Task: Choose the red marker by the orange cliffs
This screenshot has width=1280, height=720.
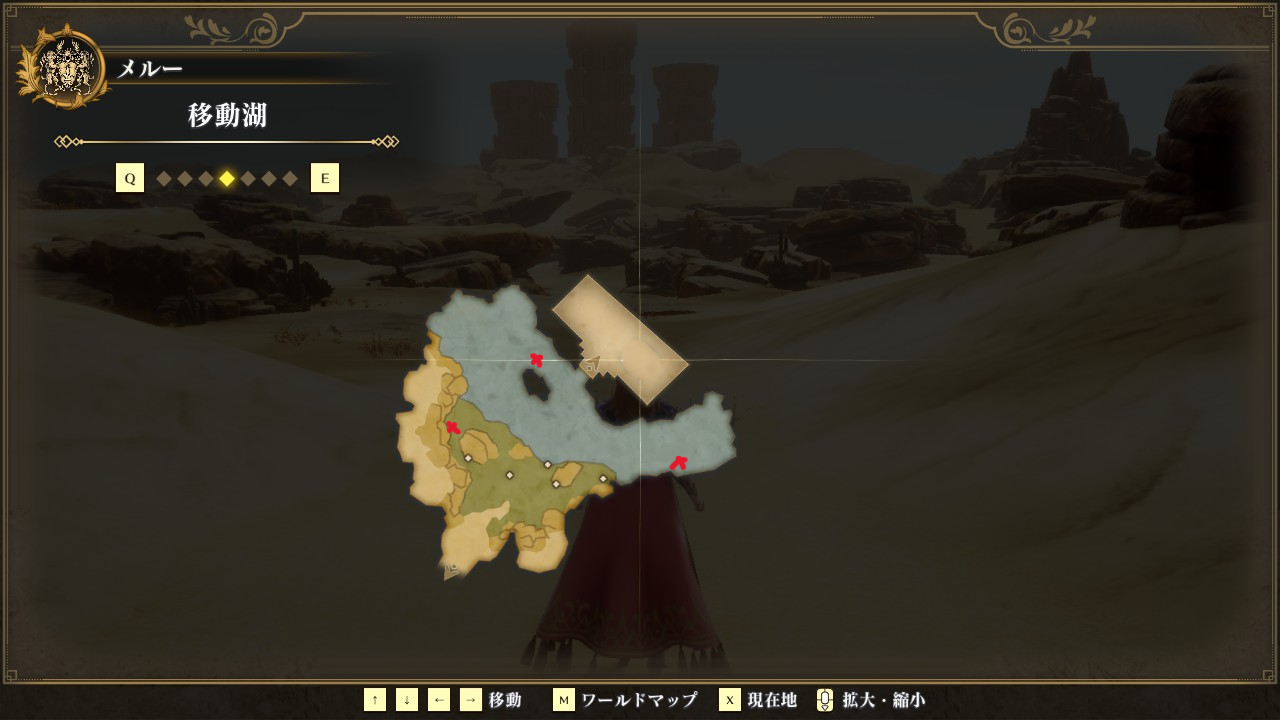Action: tap(453, 428)
